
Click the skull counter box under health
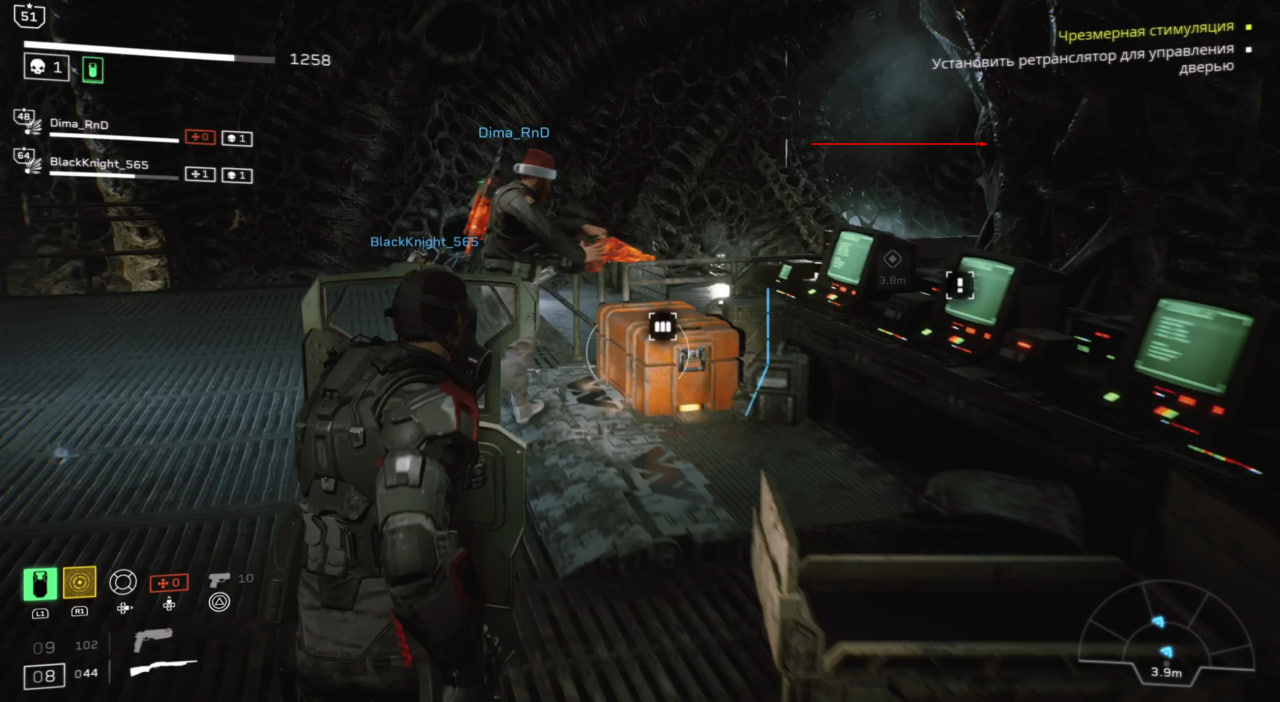pos(46,68)
